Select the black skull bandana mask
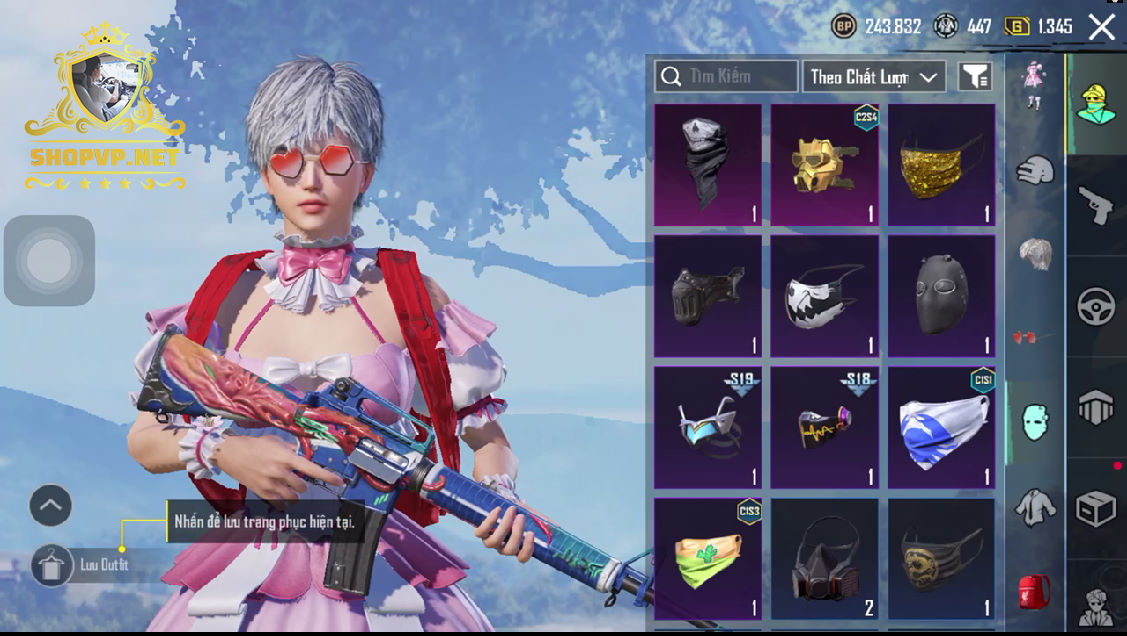 coord(708,165)
